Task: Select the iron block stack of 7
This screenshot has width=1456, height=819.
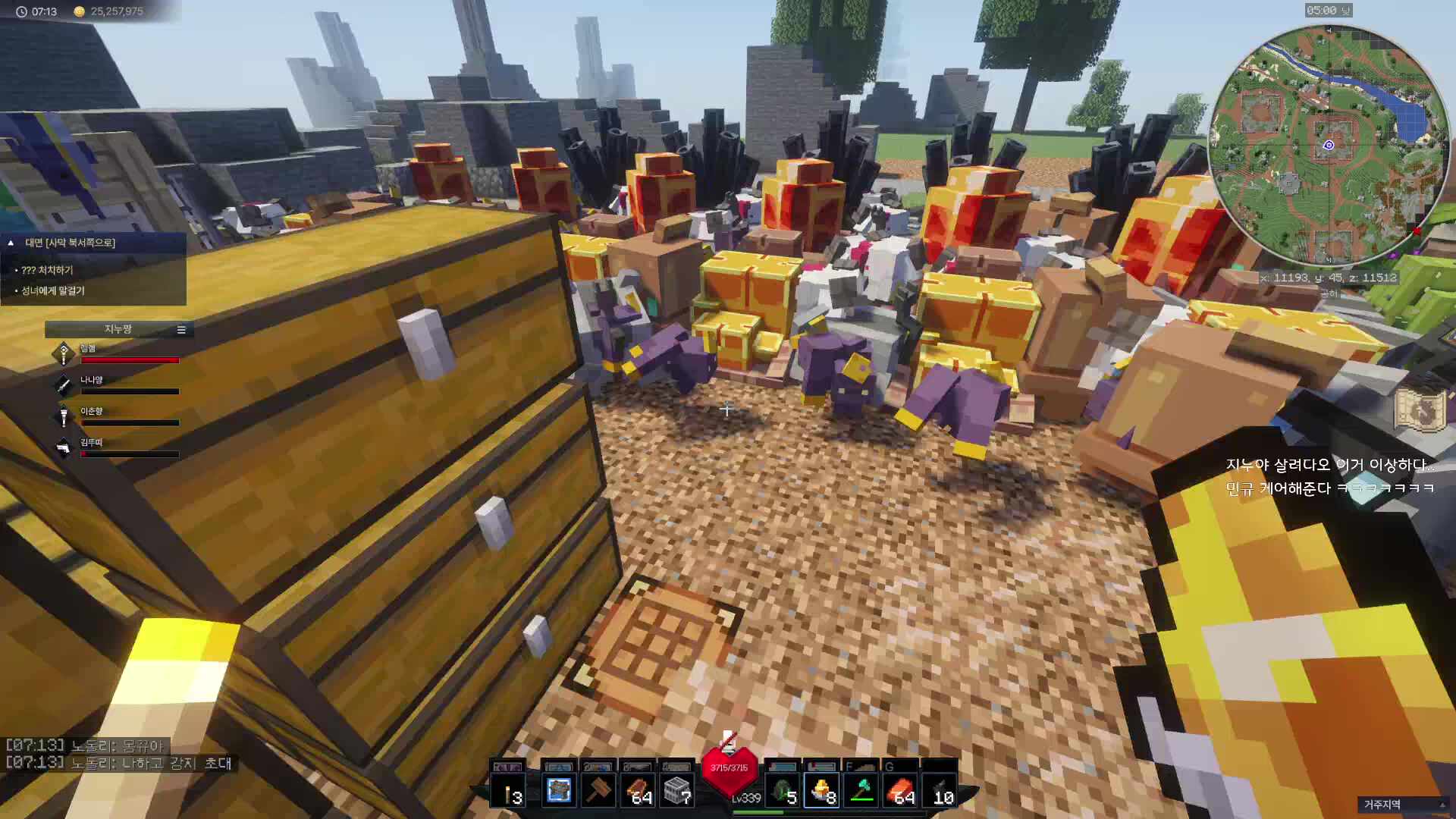Action: (676, 791)
